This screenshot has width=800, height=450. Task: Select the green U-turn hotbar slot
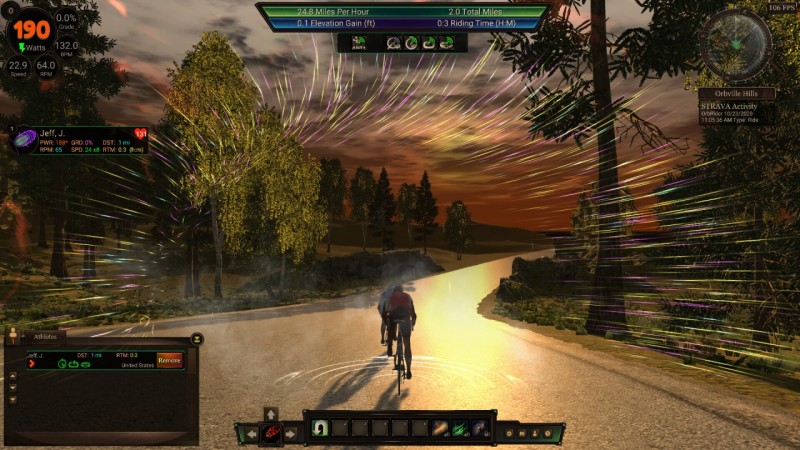[321, 428]
